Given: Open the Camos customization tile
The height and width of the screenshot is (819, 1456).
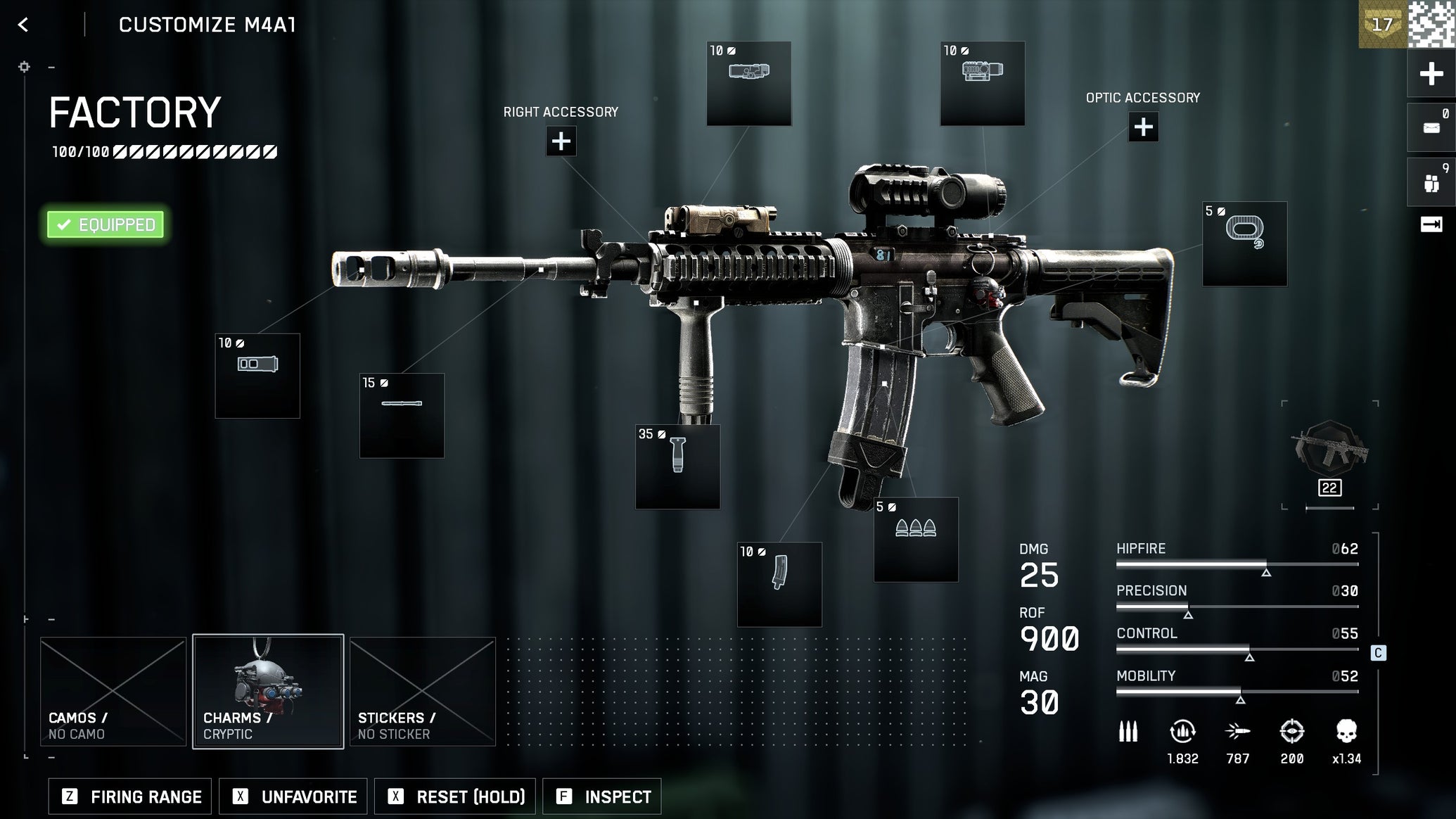Looking at the screenshot, I should pyautogui.click(x=113, y=691).
